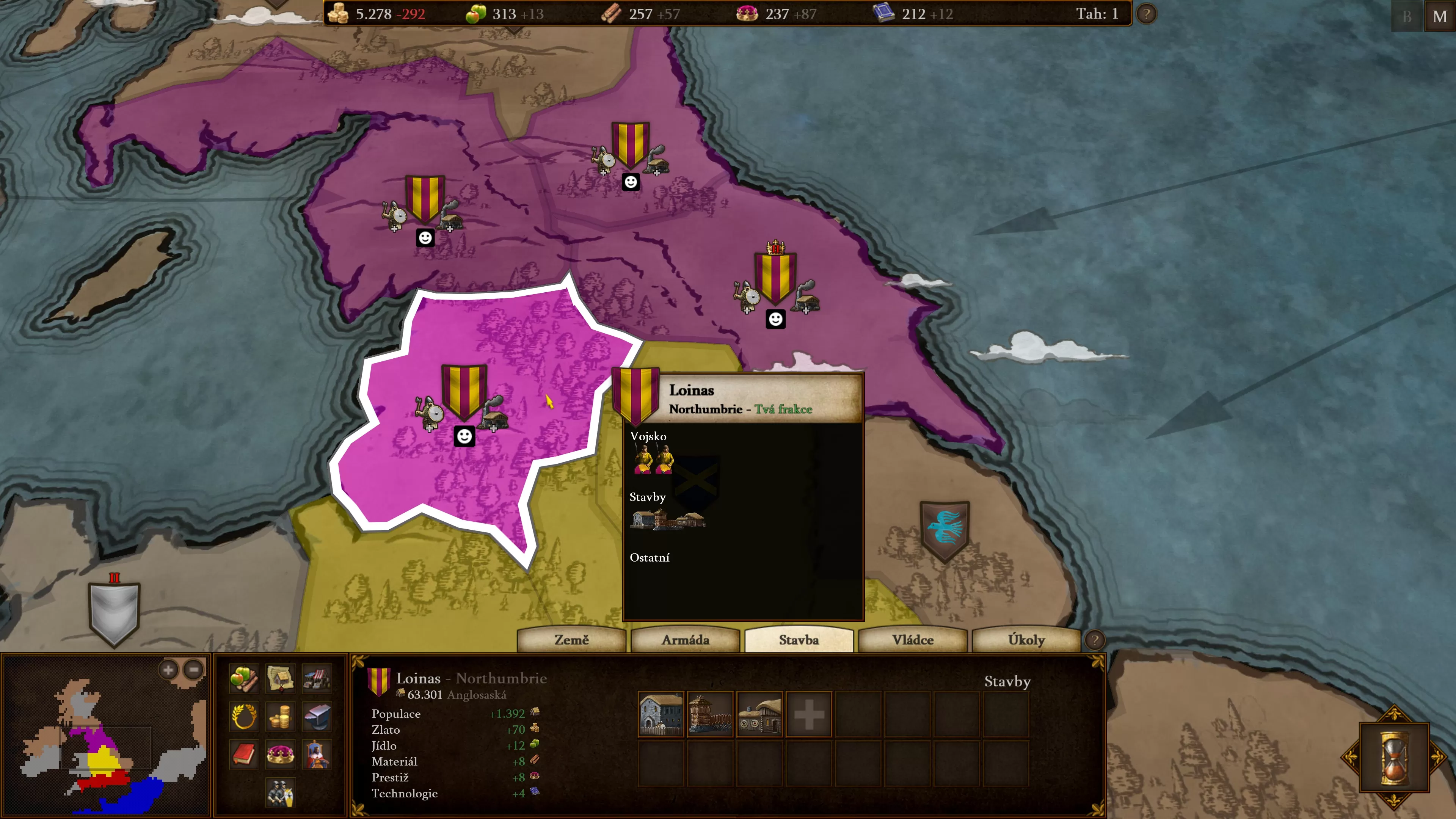Select the archery range building slot
The image size is (1456, 819).
click(x=759, y=714)
